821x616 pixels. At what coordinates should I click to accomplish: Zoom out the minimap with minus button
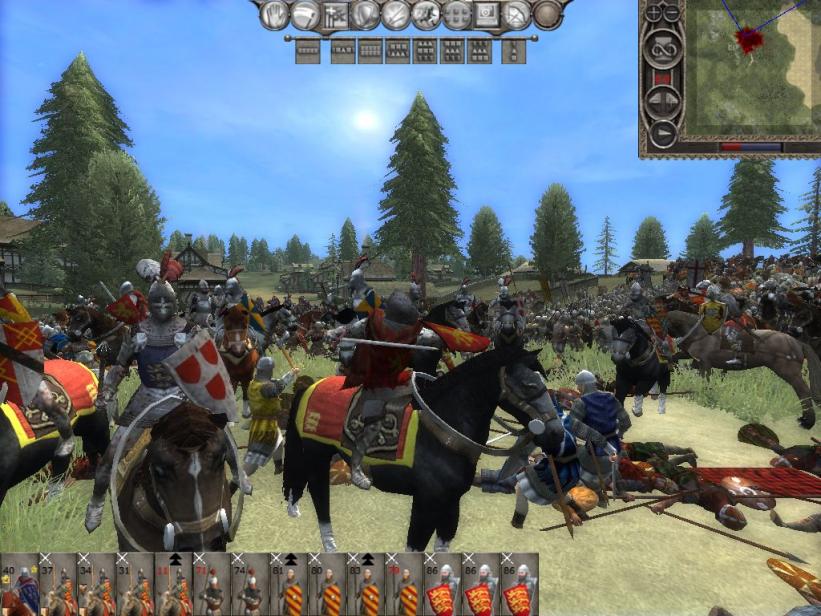tap(672, 13)
